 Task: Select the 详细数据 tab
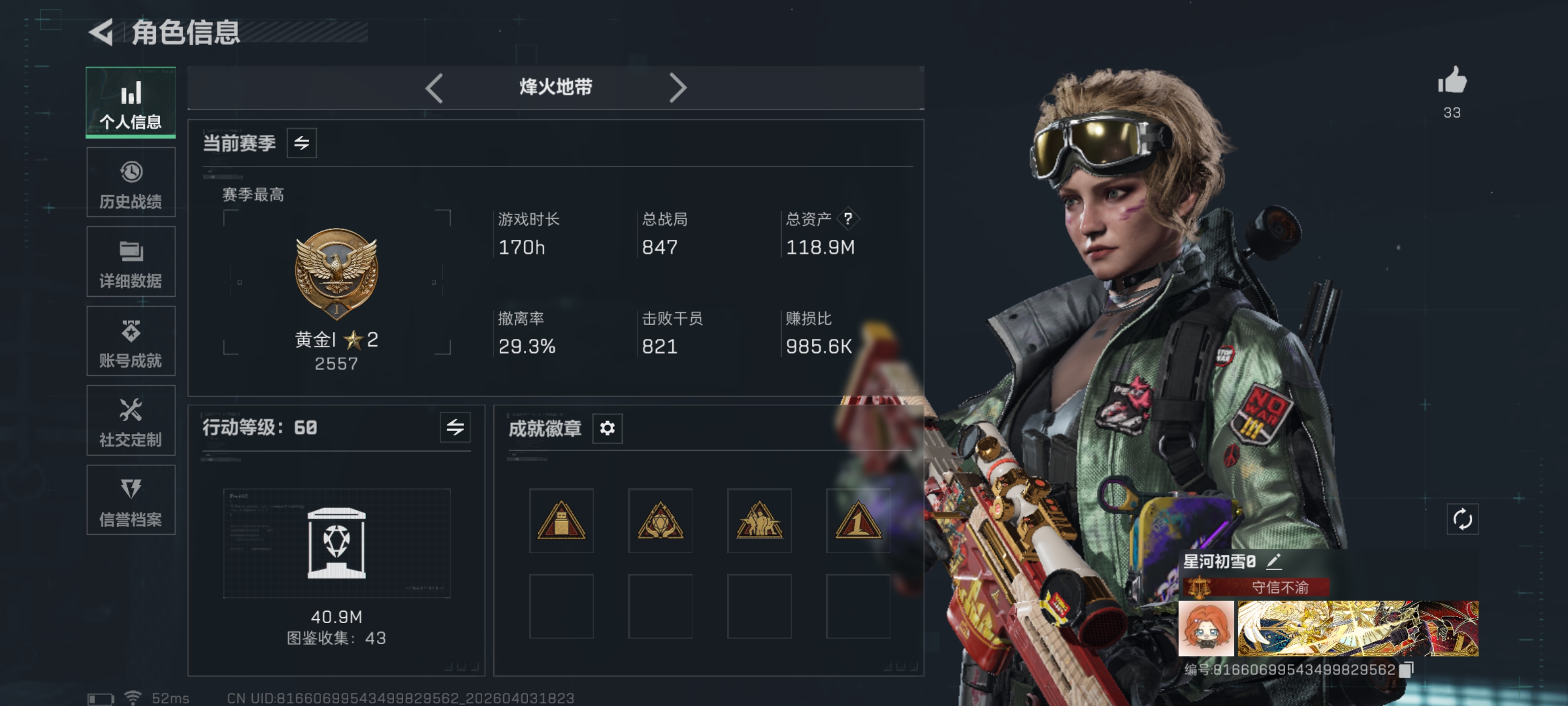[x=131, y=261]
